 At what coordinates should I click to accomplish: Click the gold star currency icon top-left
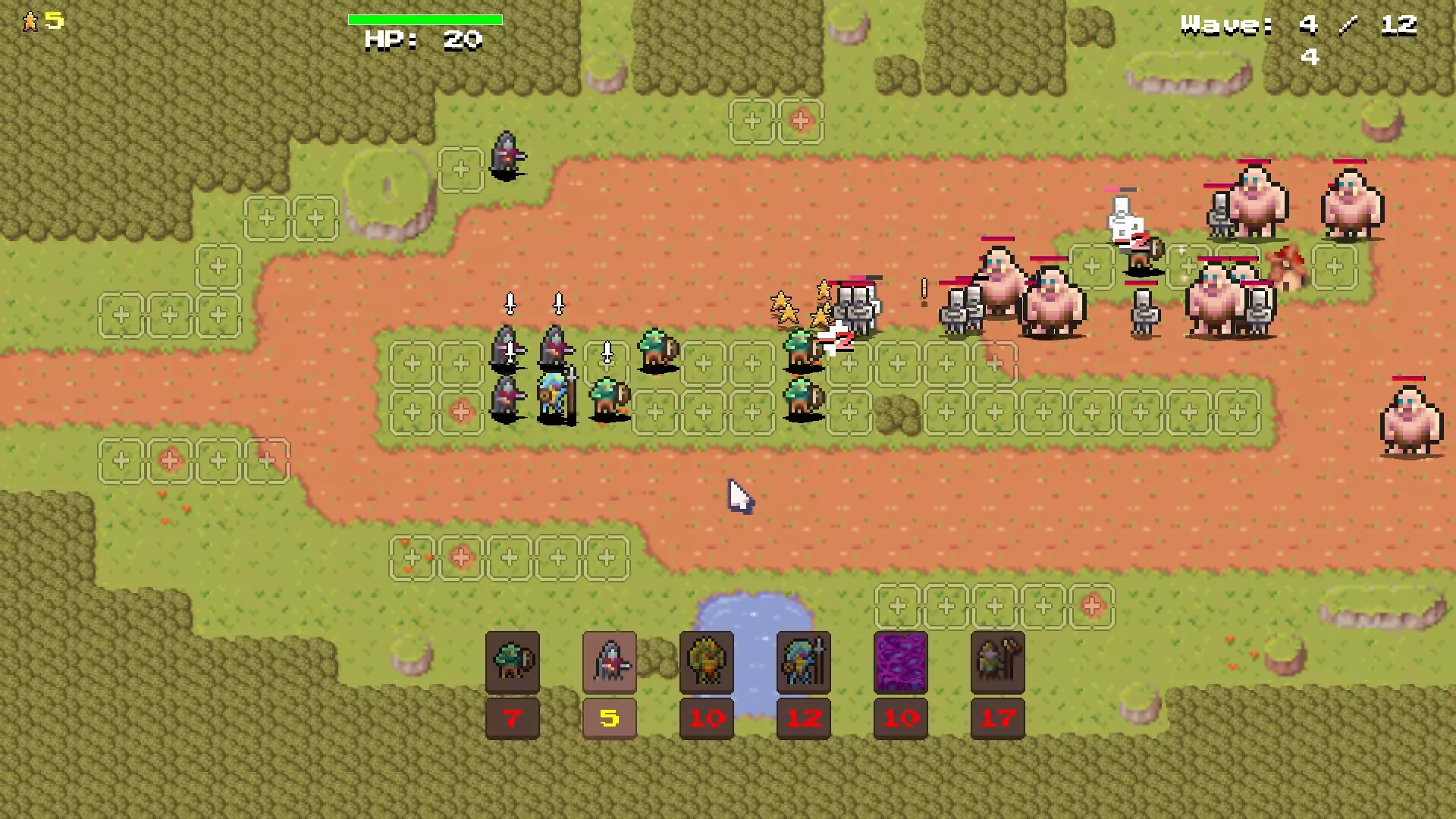click(30, 20)
